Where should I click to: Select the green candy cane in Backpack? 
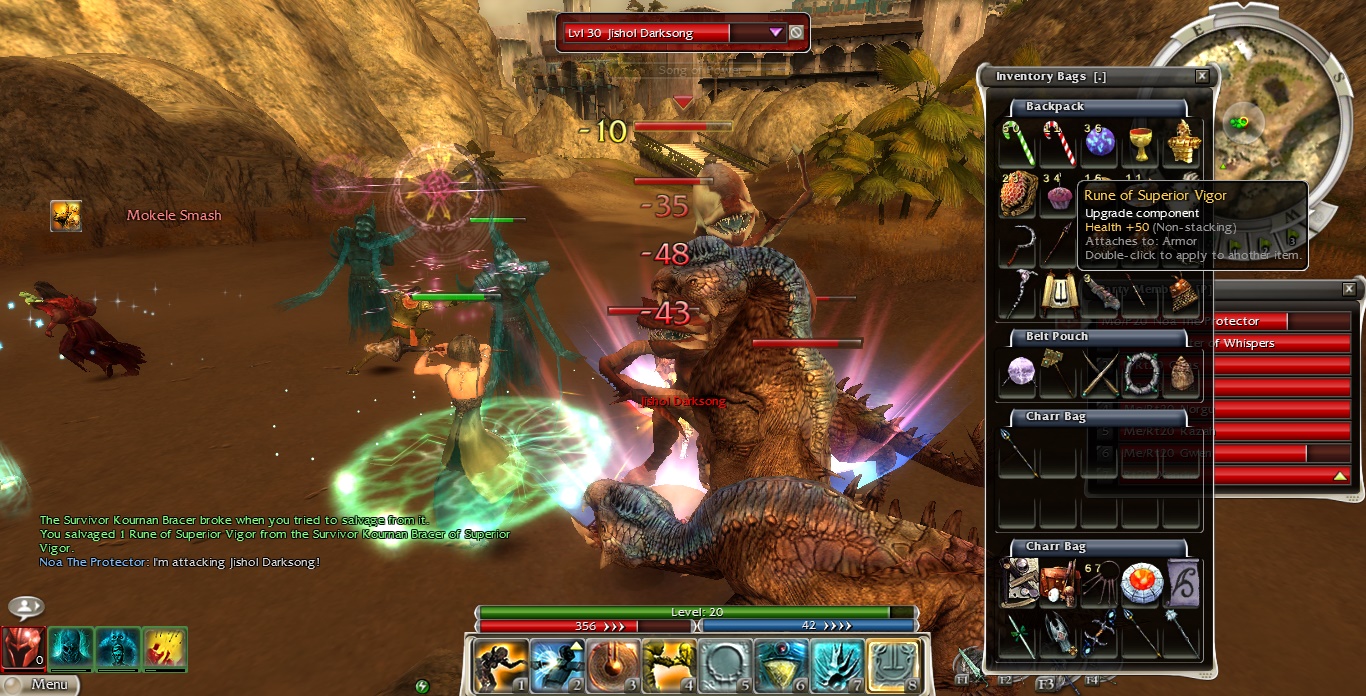point(1018,145)
